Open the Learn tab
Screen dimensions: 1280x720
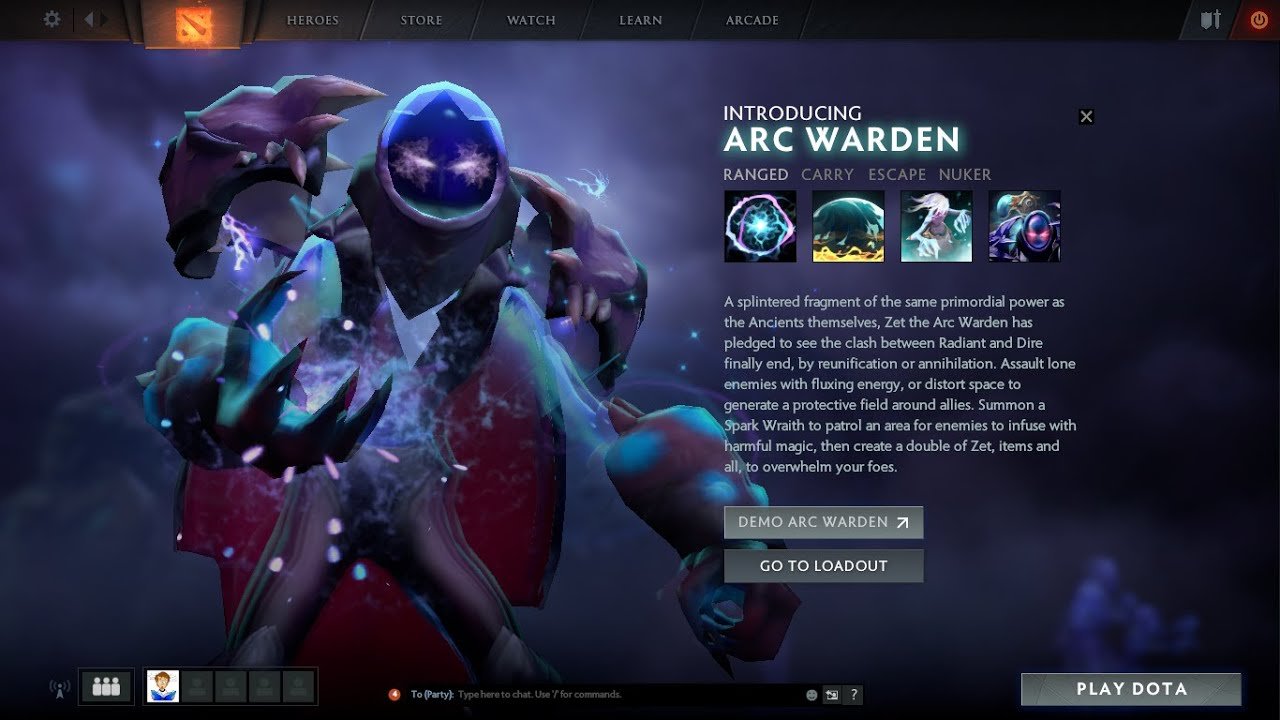click(640, 20)
